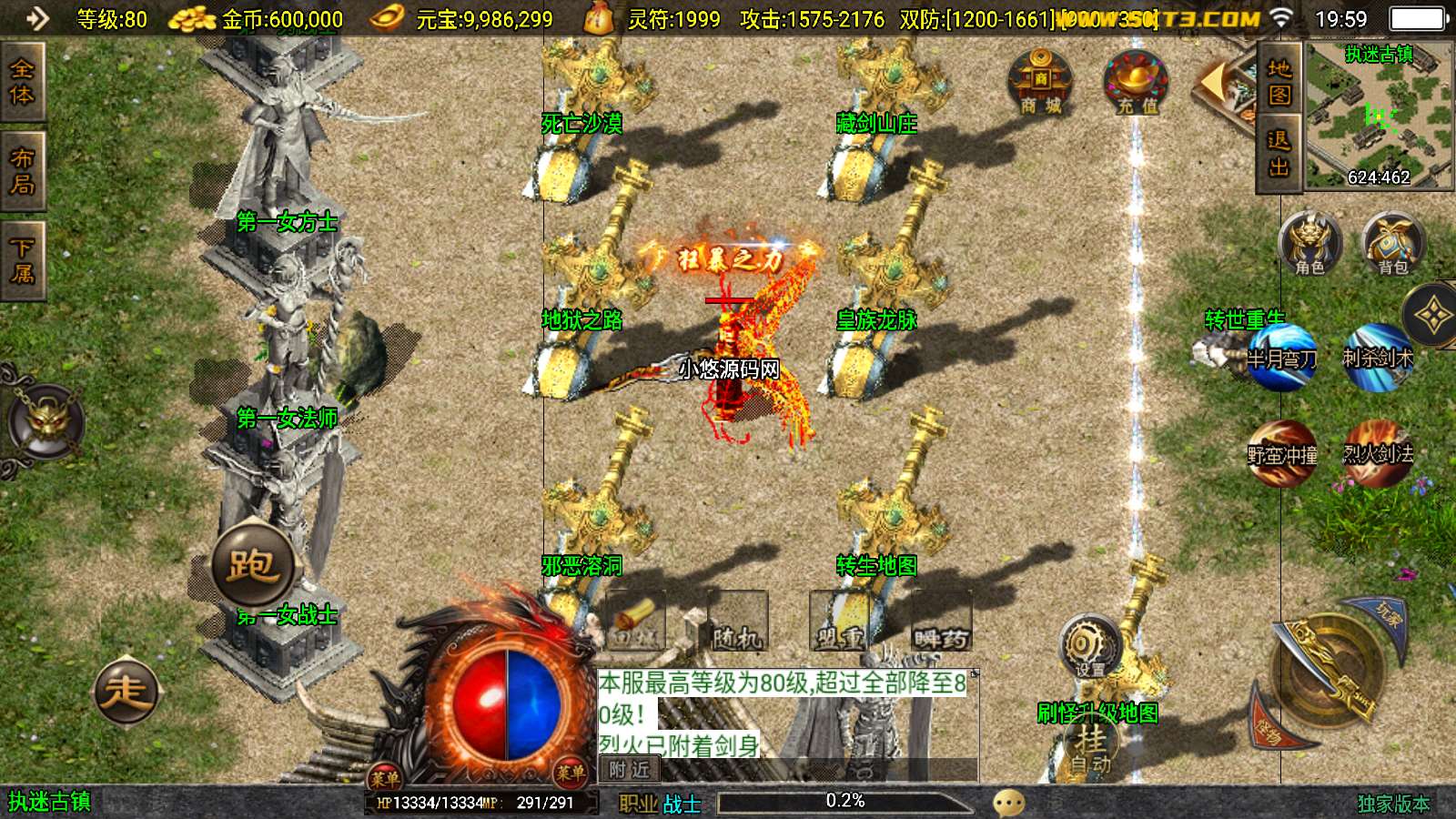The height and width of the screenshot is (819, 1456).
Task: Use the 烈火剑法 skill
Action: click(x=1378, y=452)
